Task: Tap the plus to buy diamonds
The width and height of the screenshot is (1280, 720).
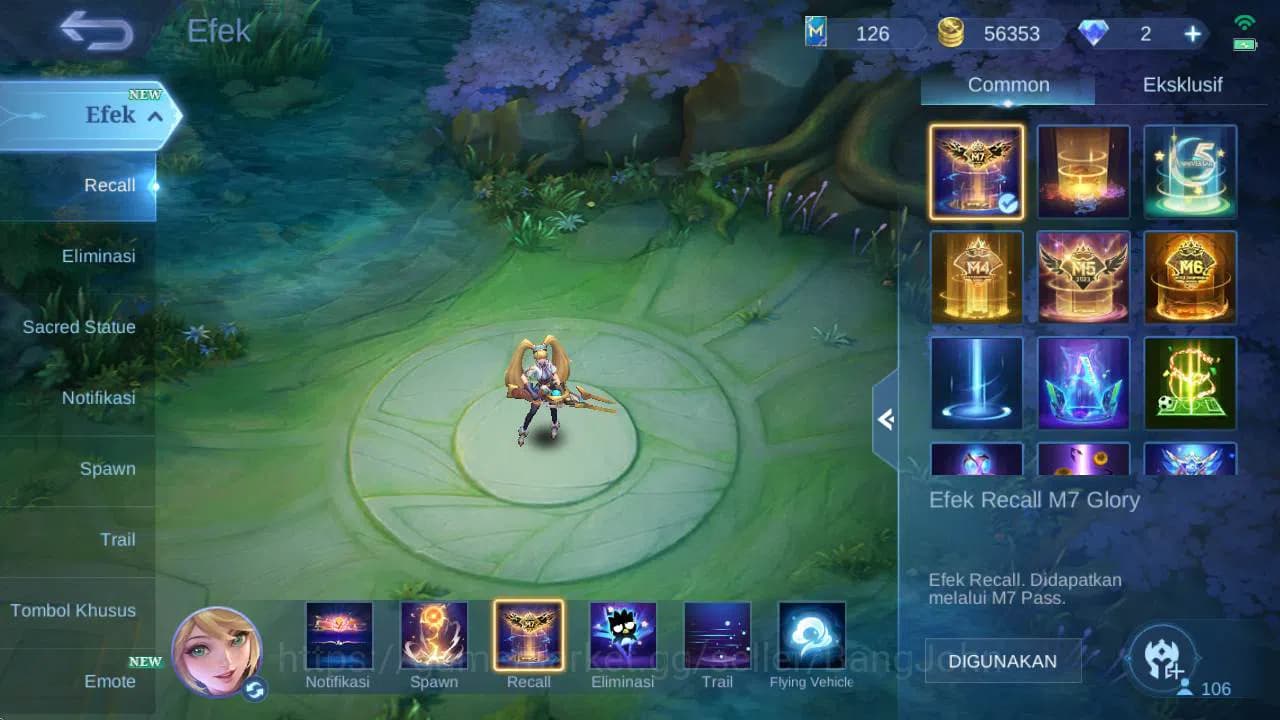Action: 1192,33
